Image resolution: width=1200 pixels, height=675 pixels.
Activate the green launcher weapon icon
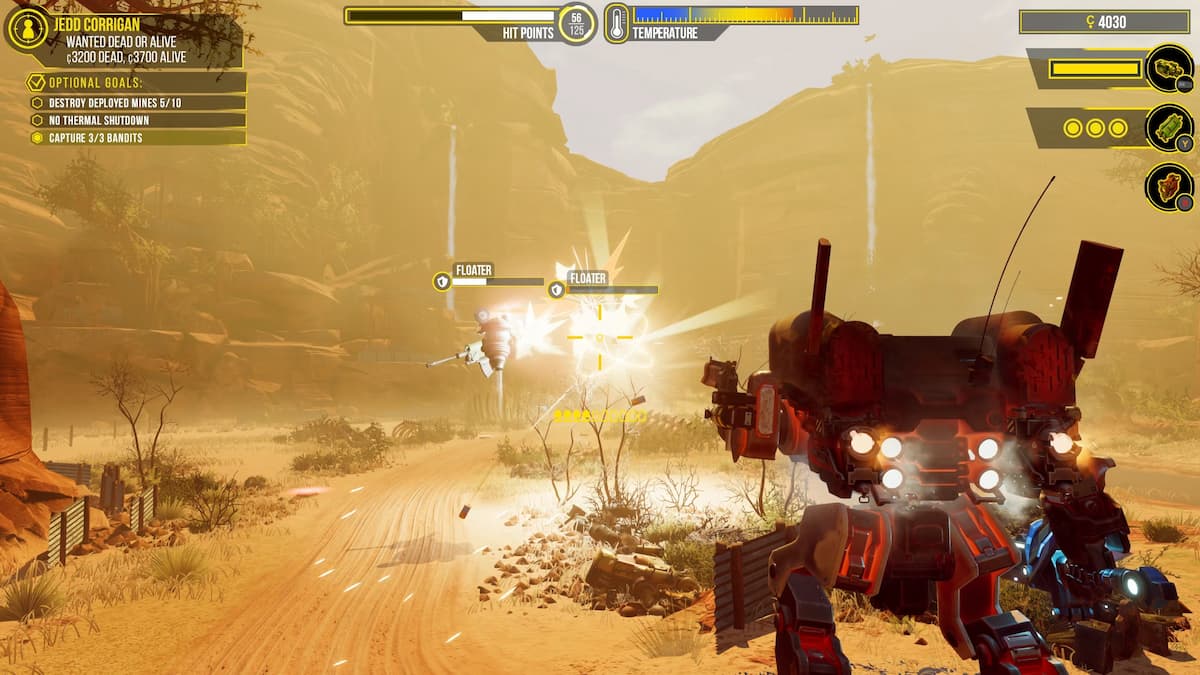[x=1168, y=128]
